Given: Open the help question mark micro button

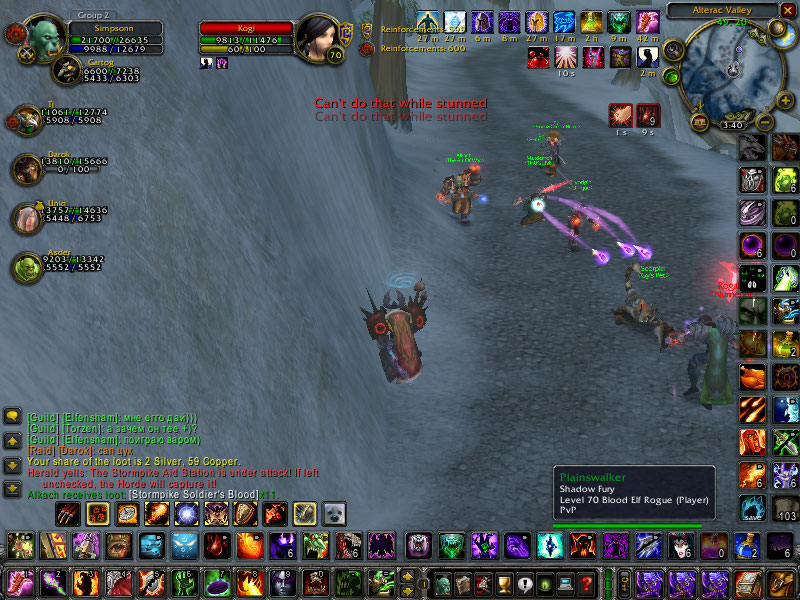Looking at the screenshot, I should tap(587, 581).
